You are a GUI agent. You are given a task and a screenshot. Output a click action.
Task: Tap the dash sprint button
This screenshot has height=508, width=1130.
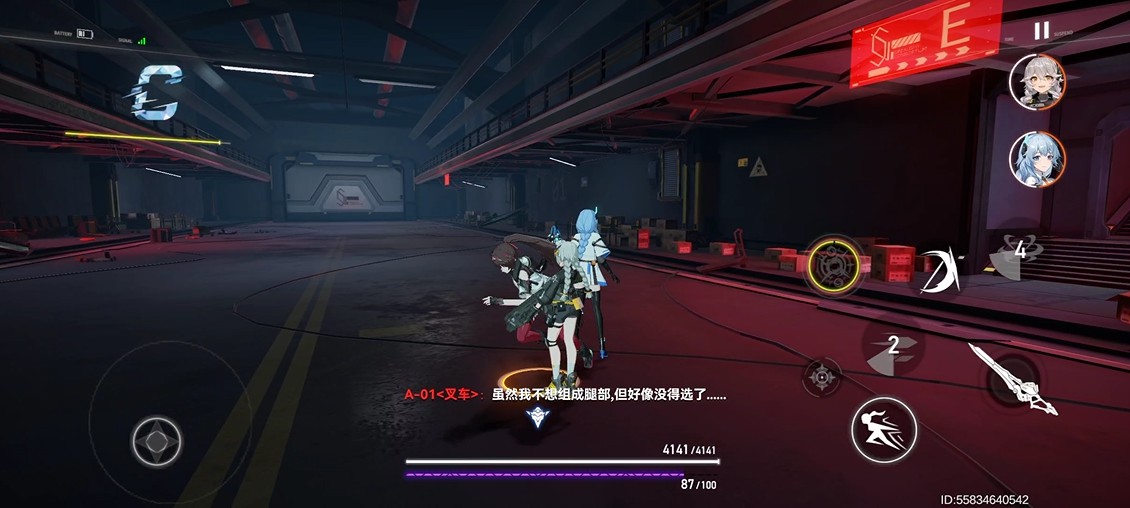tap(883, 430)
